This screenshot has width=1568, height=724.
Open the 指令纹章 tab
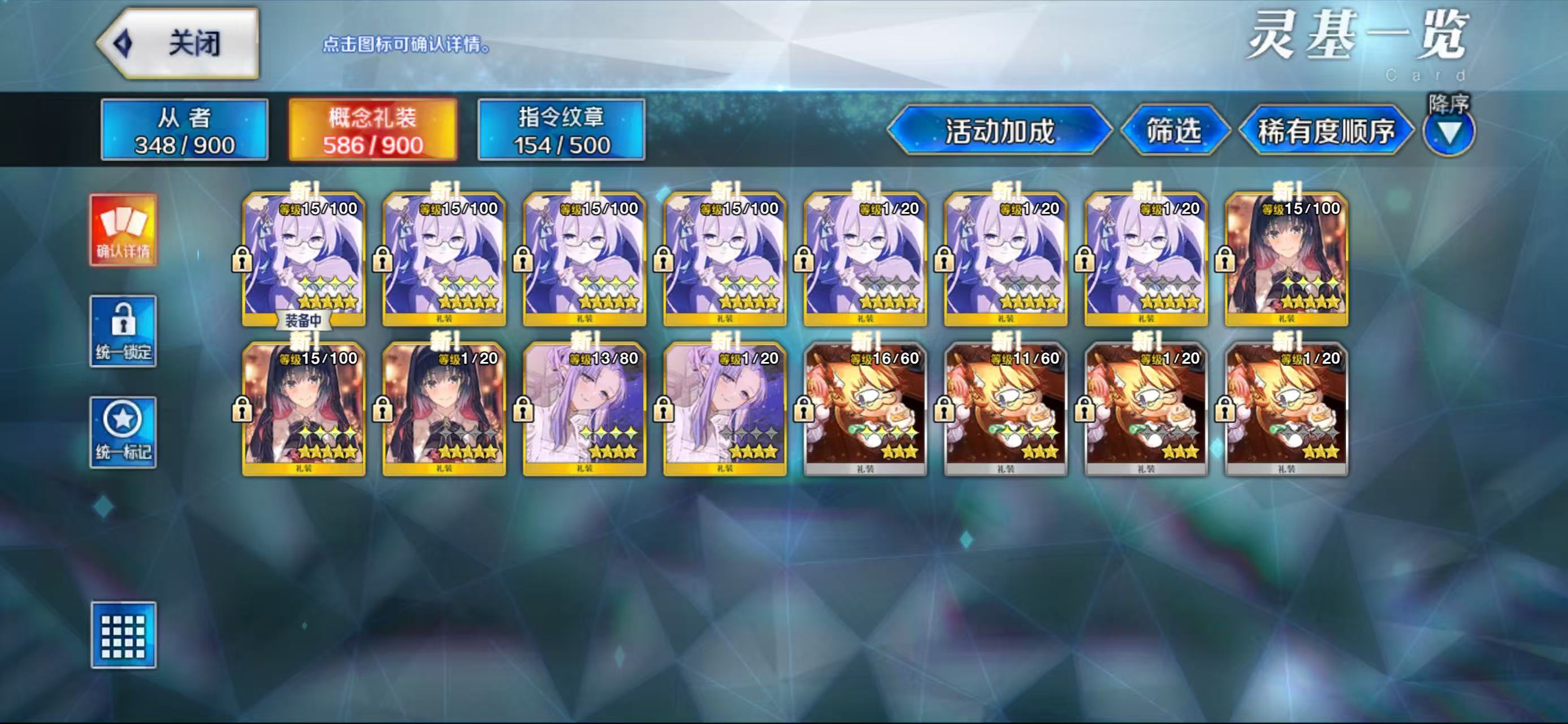point(561,130)
